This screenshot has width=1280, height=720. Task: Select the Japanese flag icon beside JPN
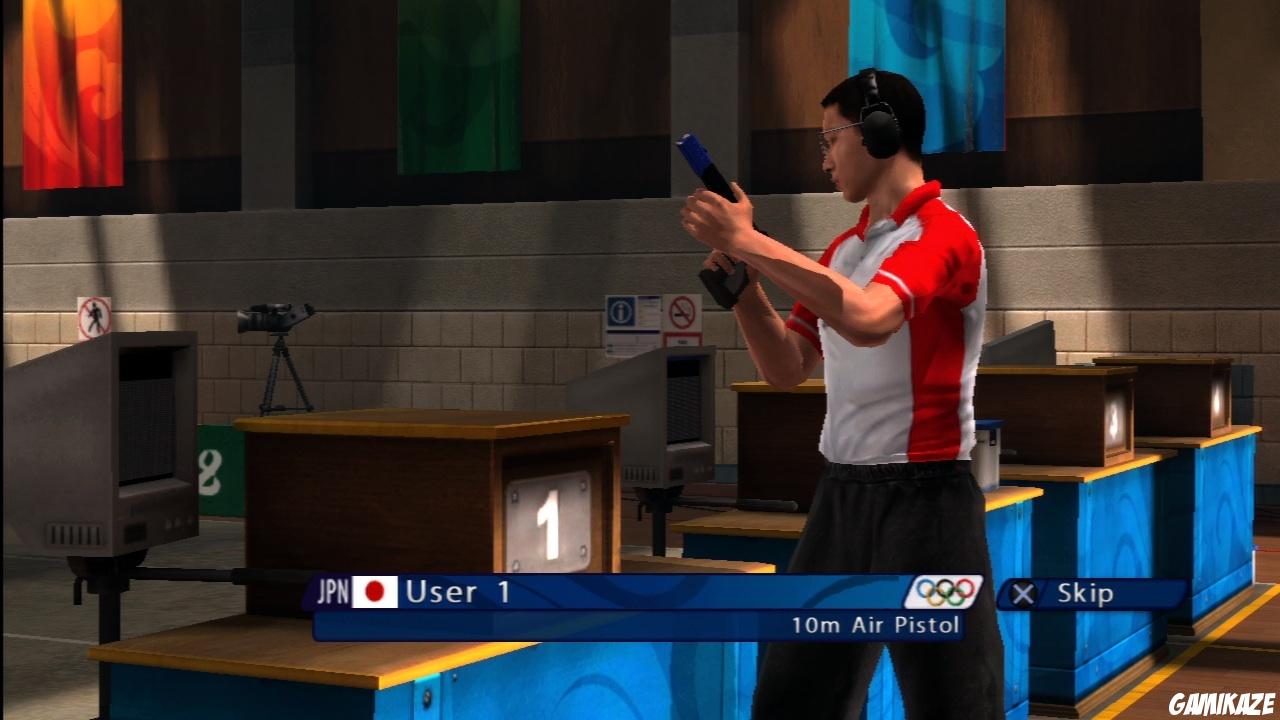[x=372, y=593]
